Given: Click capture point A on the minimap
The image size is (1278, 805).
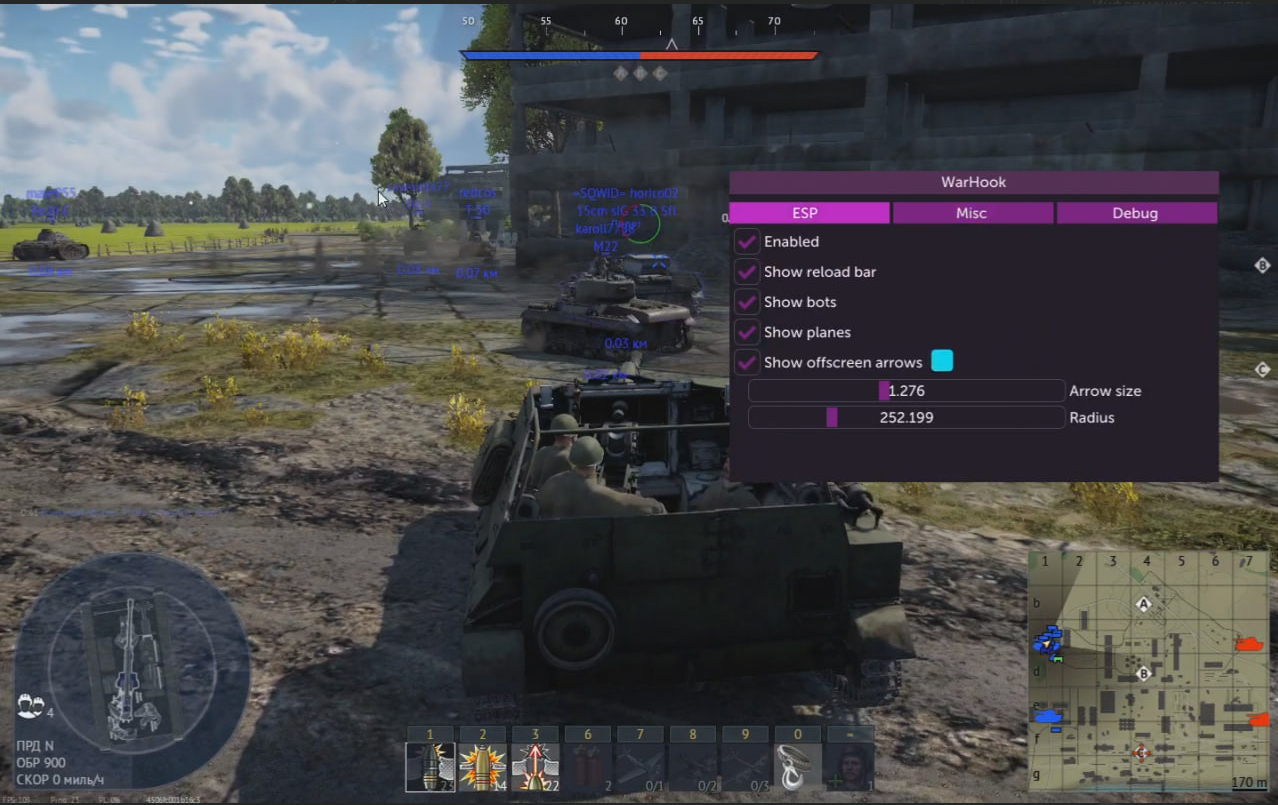Looking at the screenshot, I should (1144, 604).
